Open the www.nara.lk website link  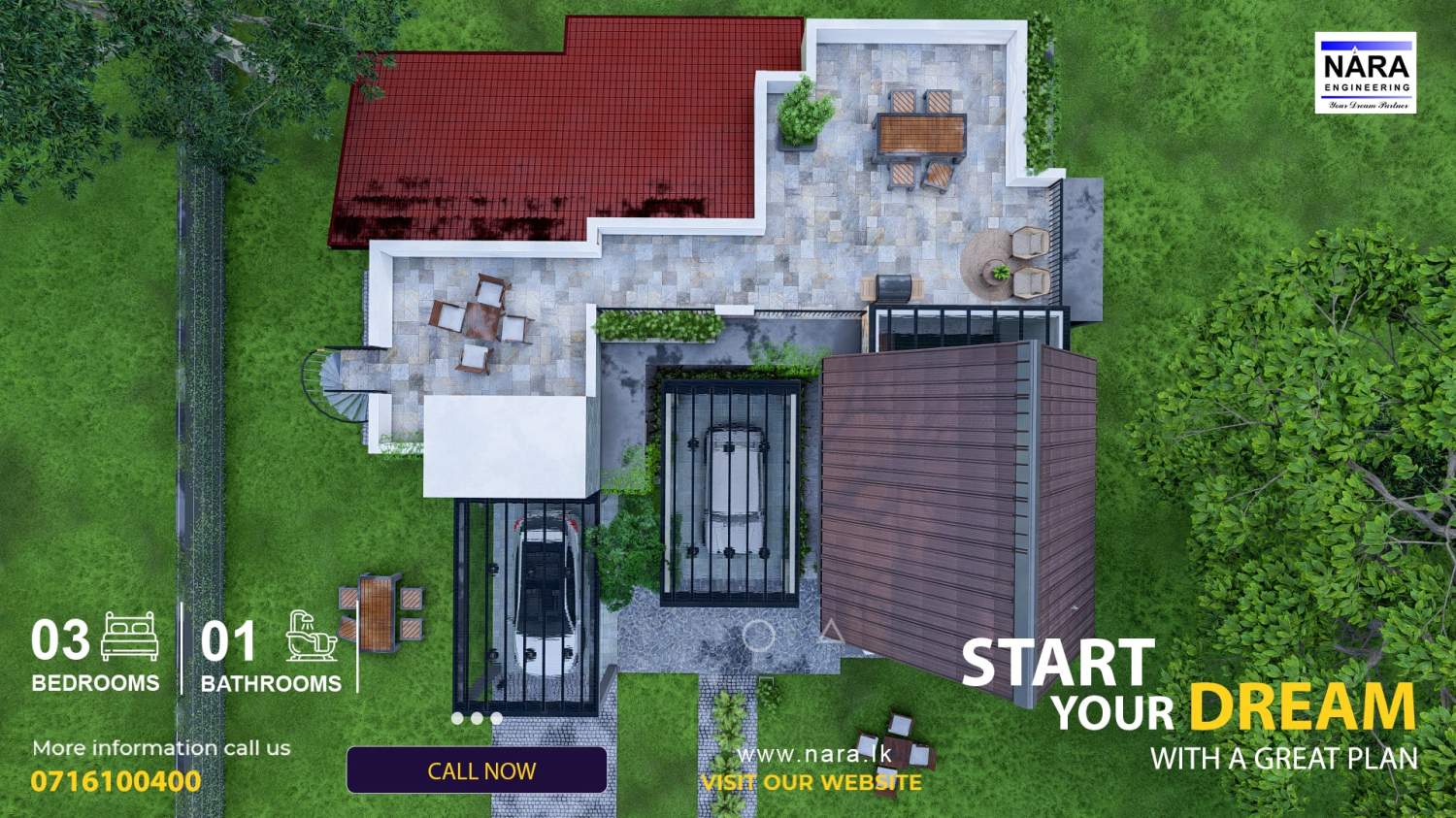813,754
